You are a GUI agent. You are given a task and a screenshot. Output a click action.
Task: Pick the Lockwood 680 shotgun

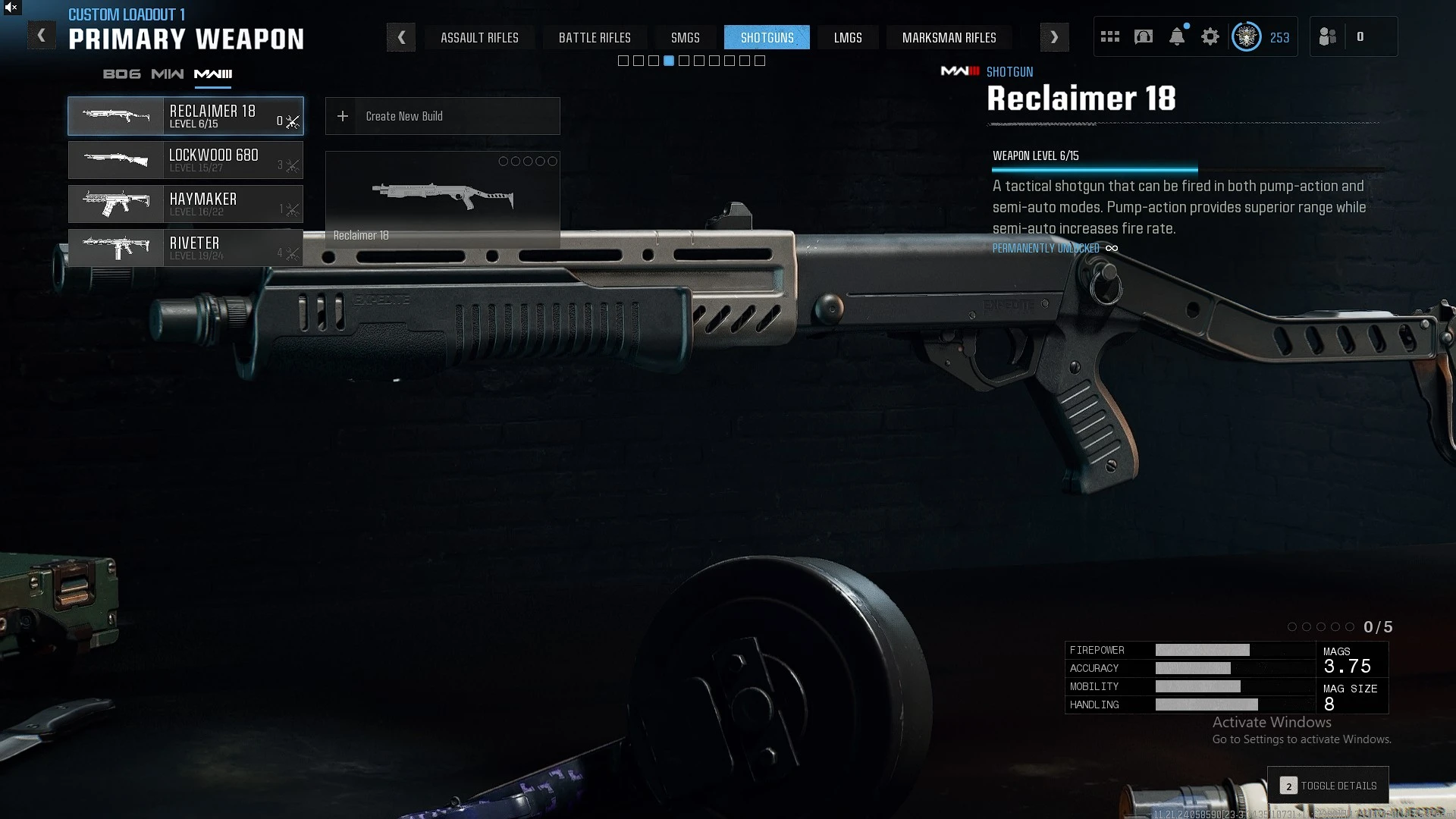pyautogui.click(x=186, y=160)
